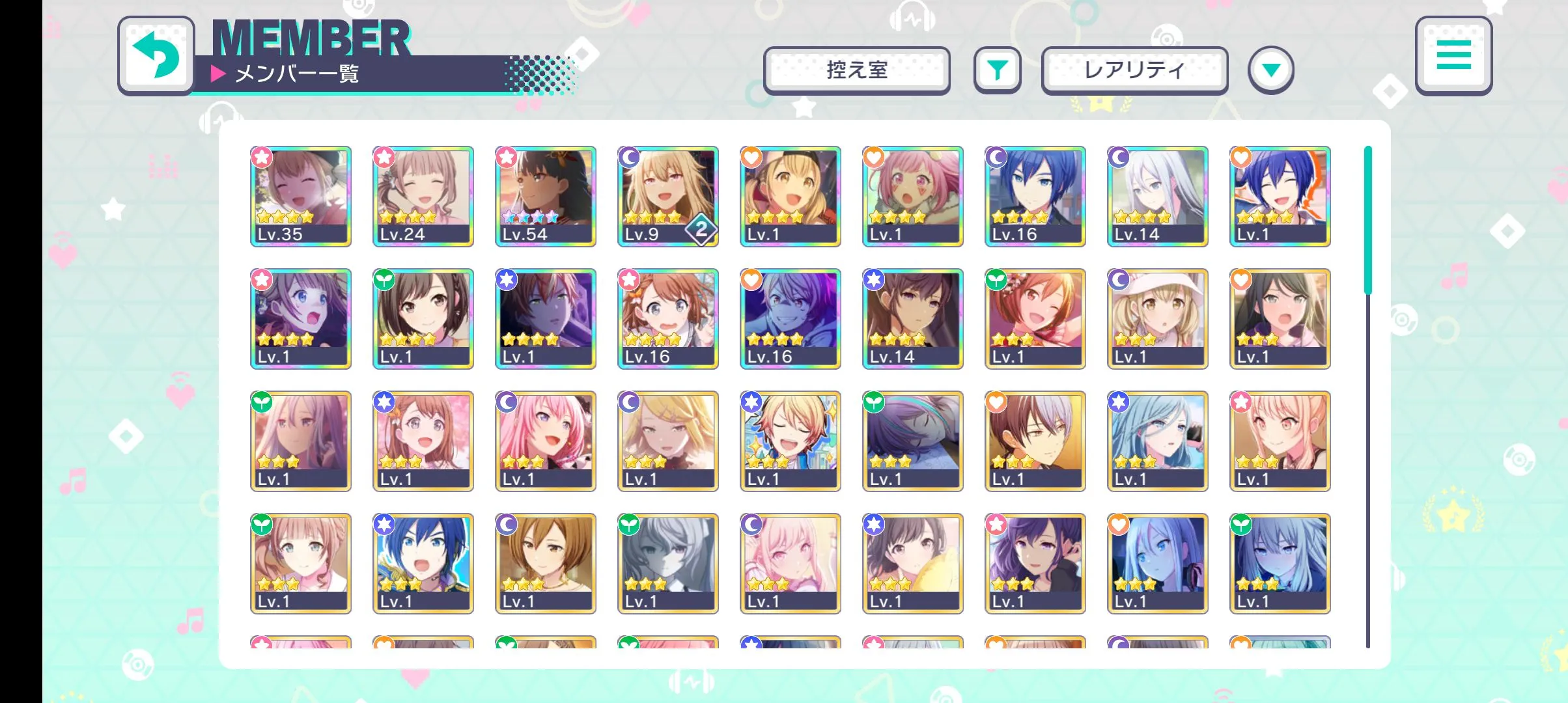Screen dimensions: 1568x703
Task: Select the blonde girl in white hat card
Action: coord(1158,318)
